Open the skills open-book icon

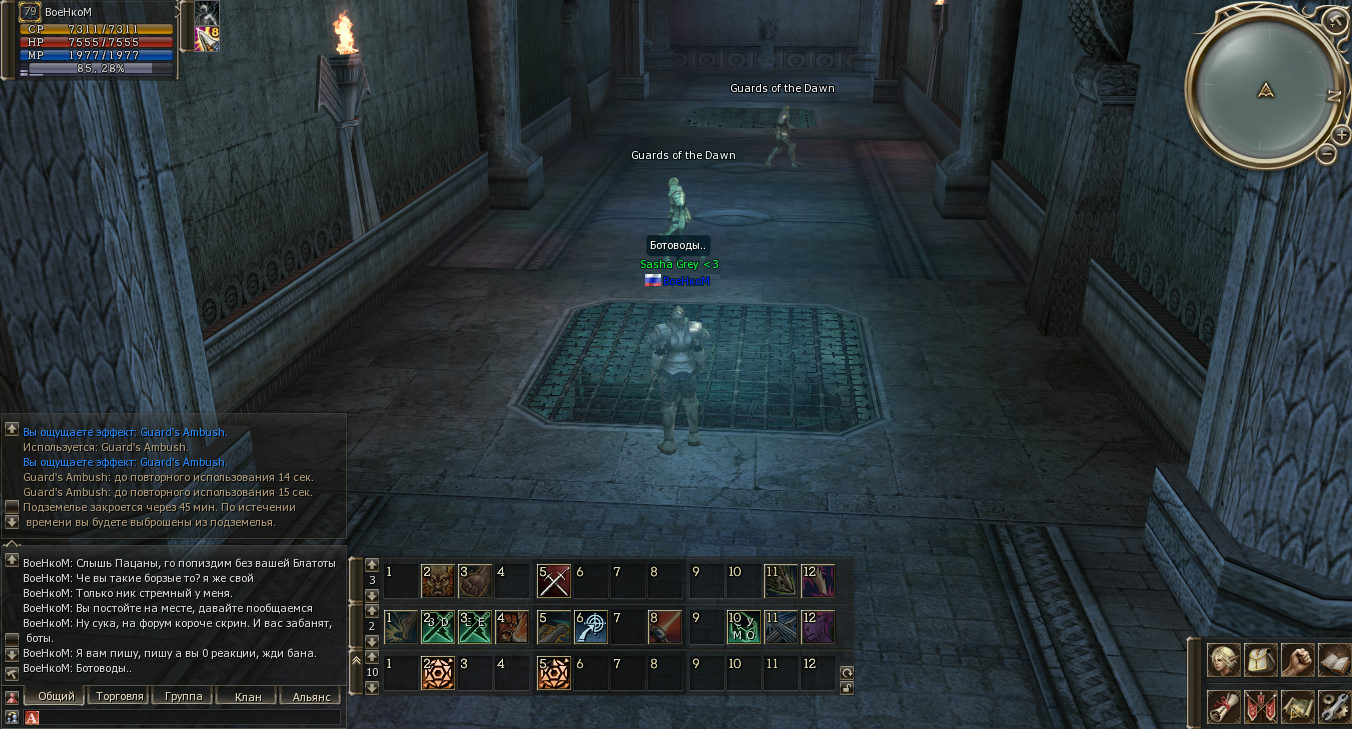[1334, 660]
